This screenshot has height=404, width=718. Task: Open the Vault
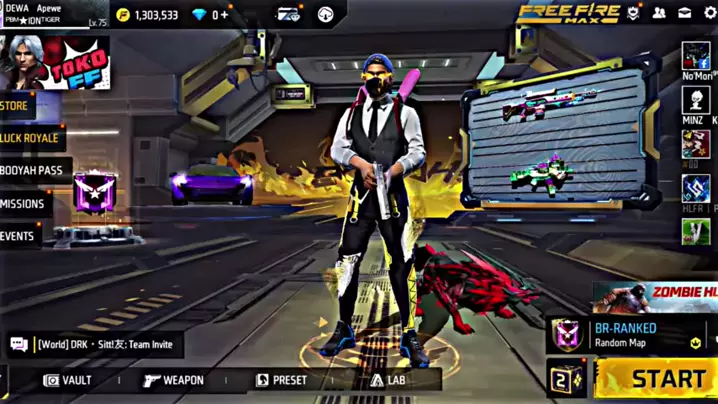(x=68, y=380)
